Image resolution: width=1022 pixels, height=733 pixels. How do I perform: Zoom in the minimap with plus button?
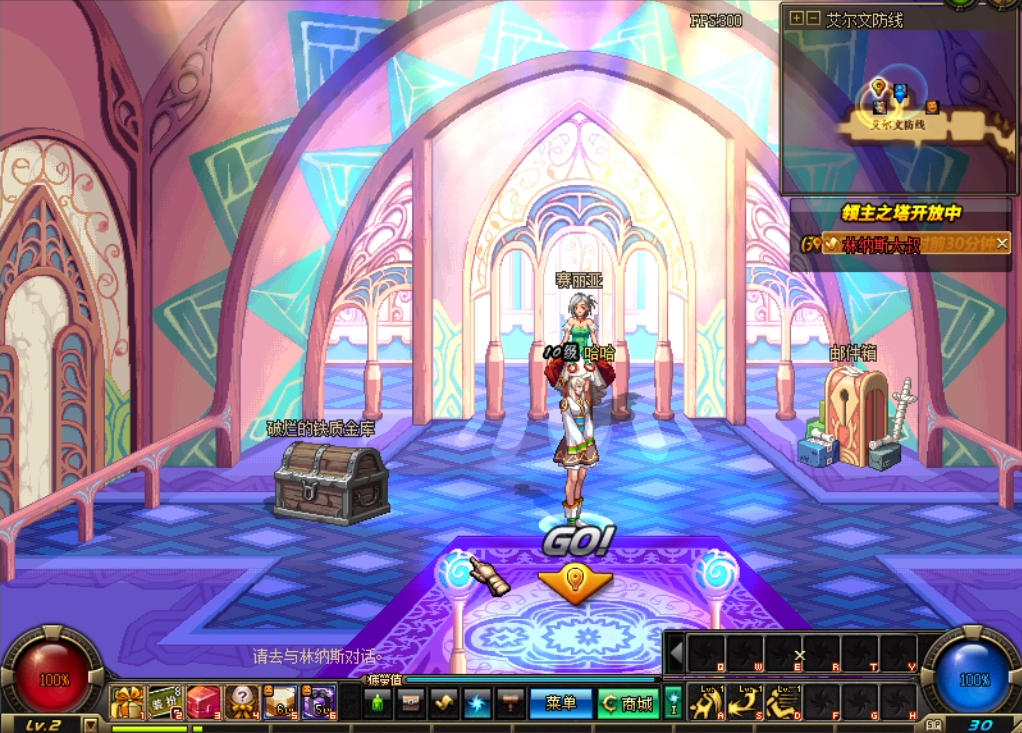click(797, 18)
